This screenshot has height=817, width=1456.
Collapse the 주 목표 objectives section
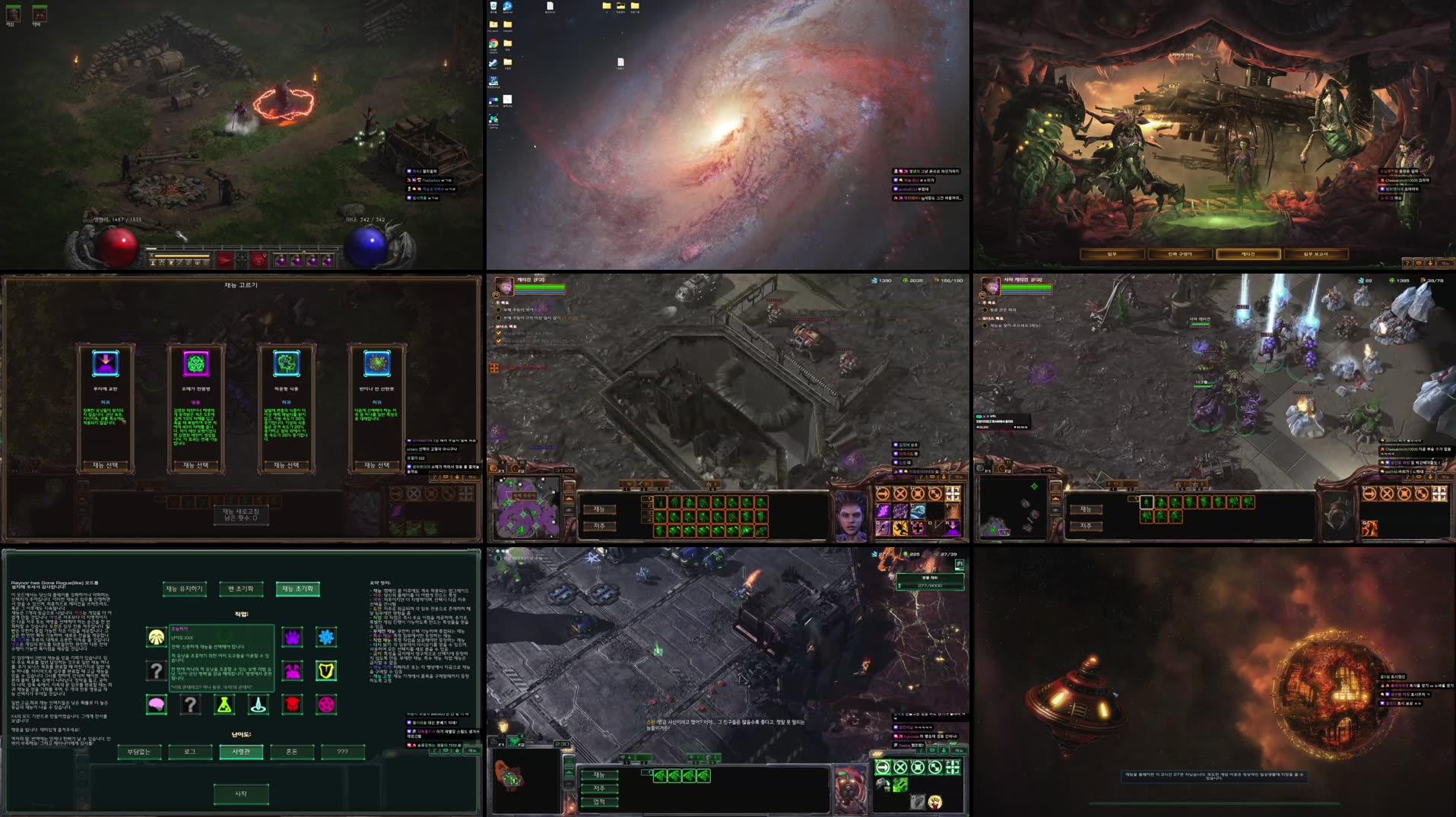pyautogui.click(x=493, y=302)
